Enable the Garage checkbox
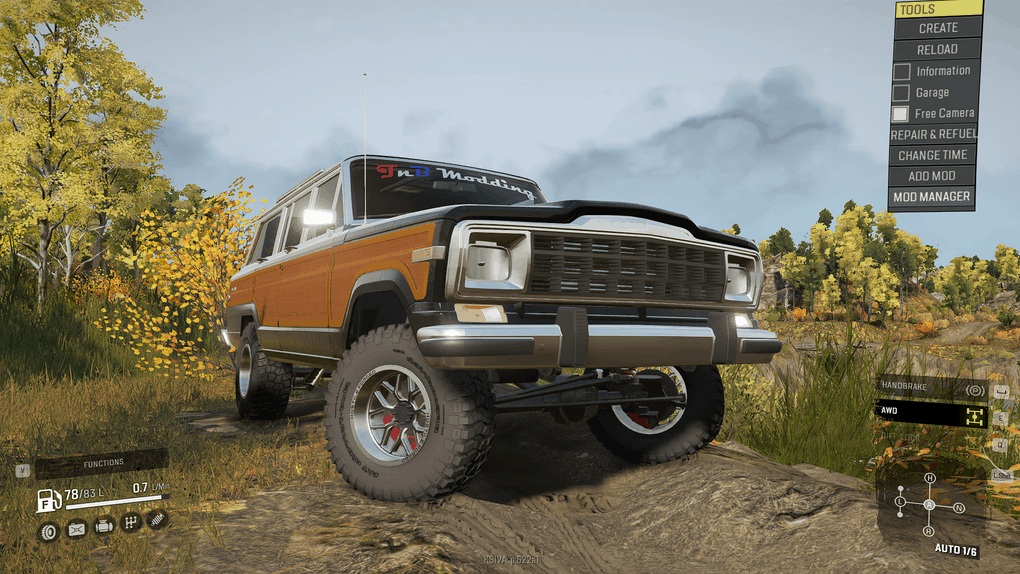The height and width of the screenshot is (574, 1020). tap(901, 93)
